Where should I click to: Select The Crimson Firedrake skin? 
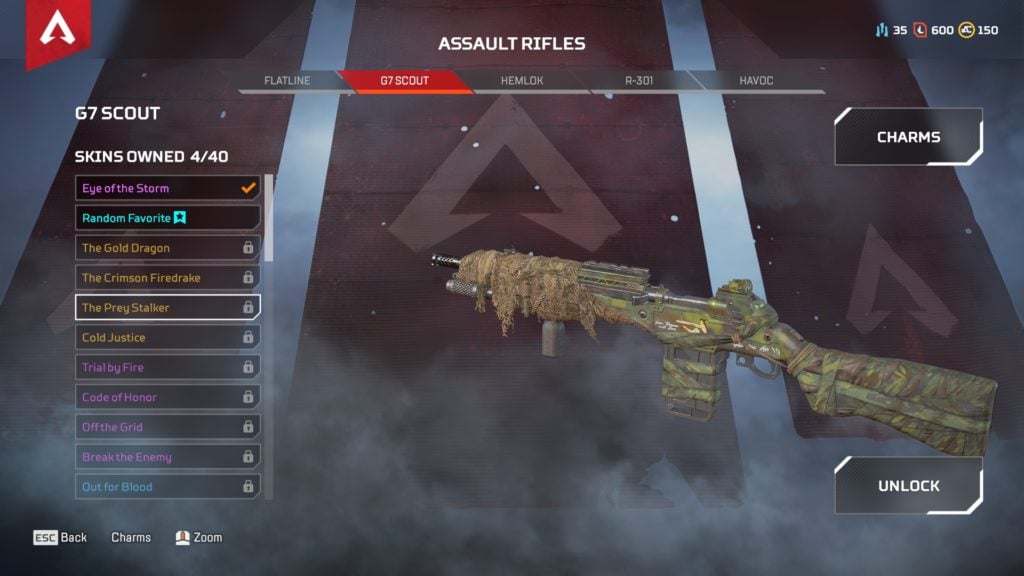(x=168, y=278)
